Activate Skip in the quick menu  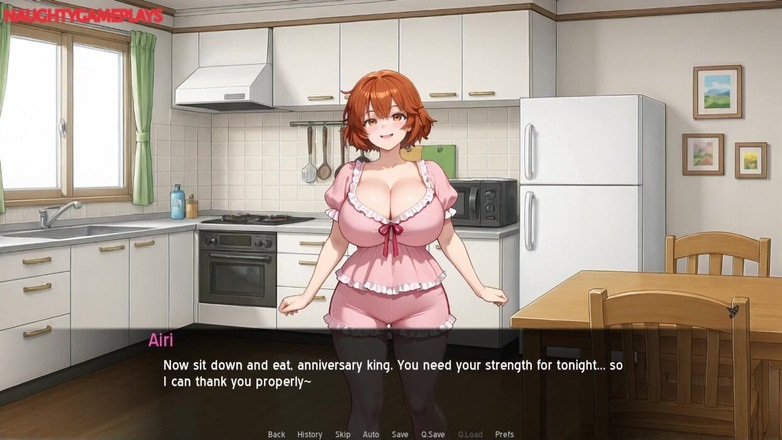(x=343, y=434)
